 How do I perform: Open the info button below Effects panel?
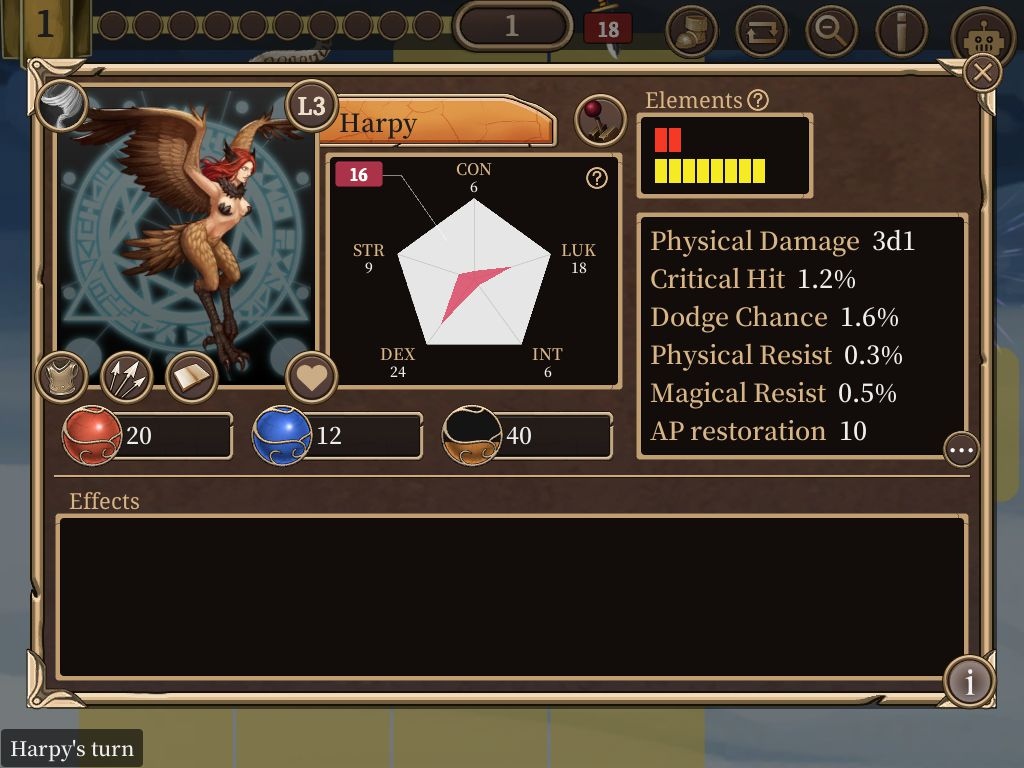coord(968,681)
